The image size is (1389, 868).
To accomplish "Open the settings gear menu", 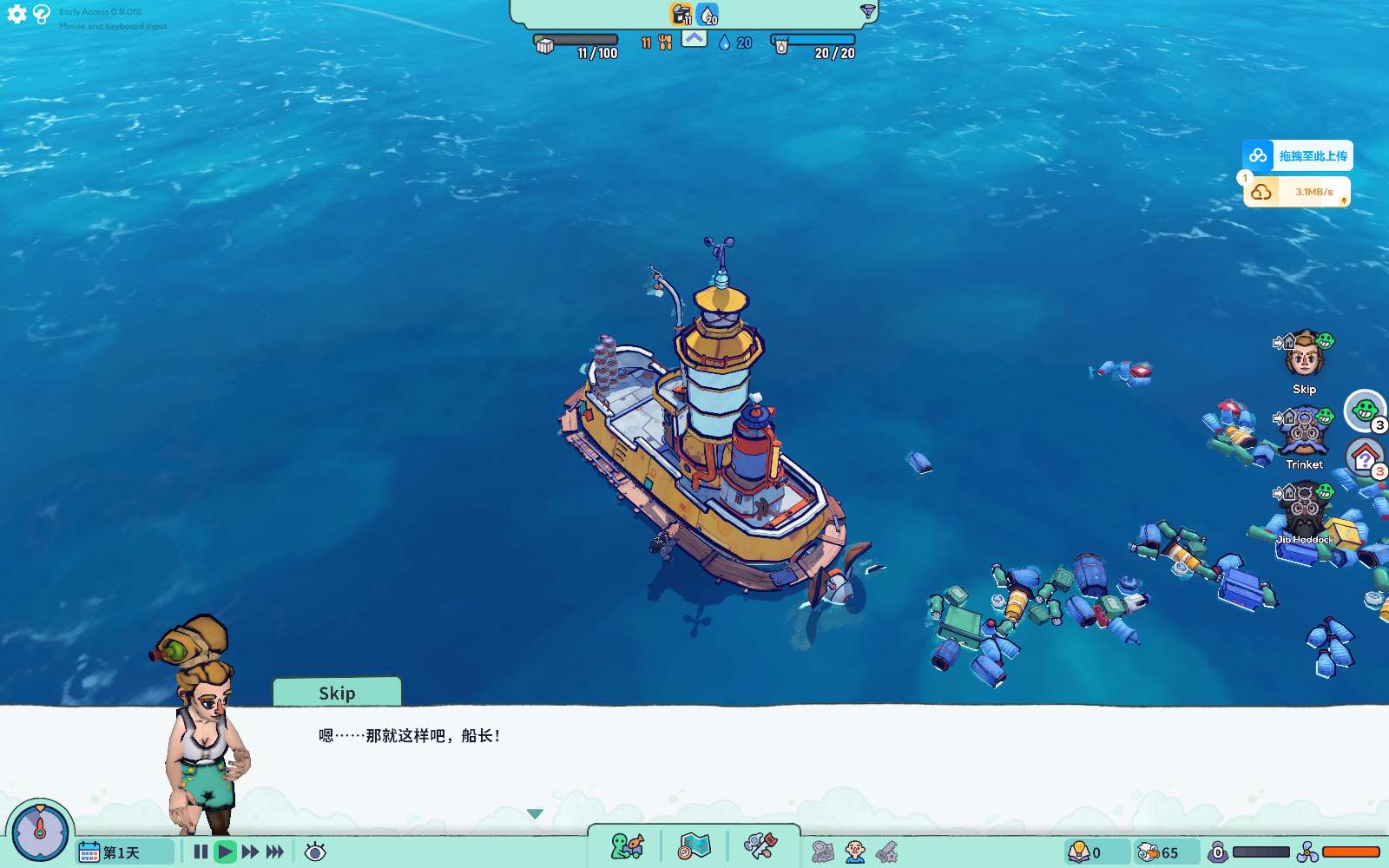I will click(17, 14).
